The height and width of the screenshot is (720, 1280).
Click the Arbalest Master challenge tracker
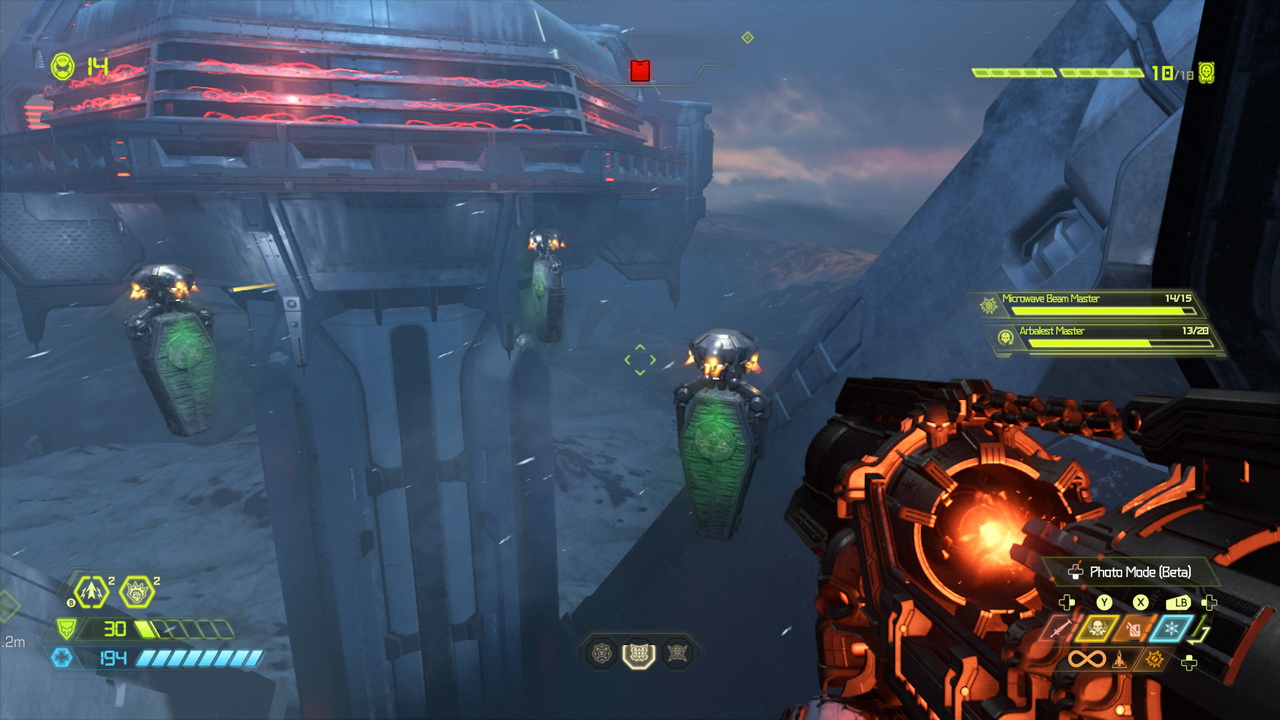coord(1105,338)
